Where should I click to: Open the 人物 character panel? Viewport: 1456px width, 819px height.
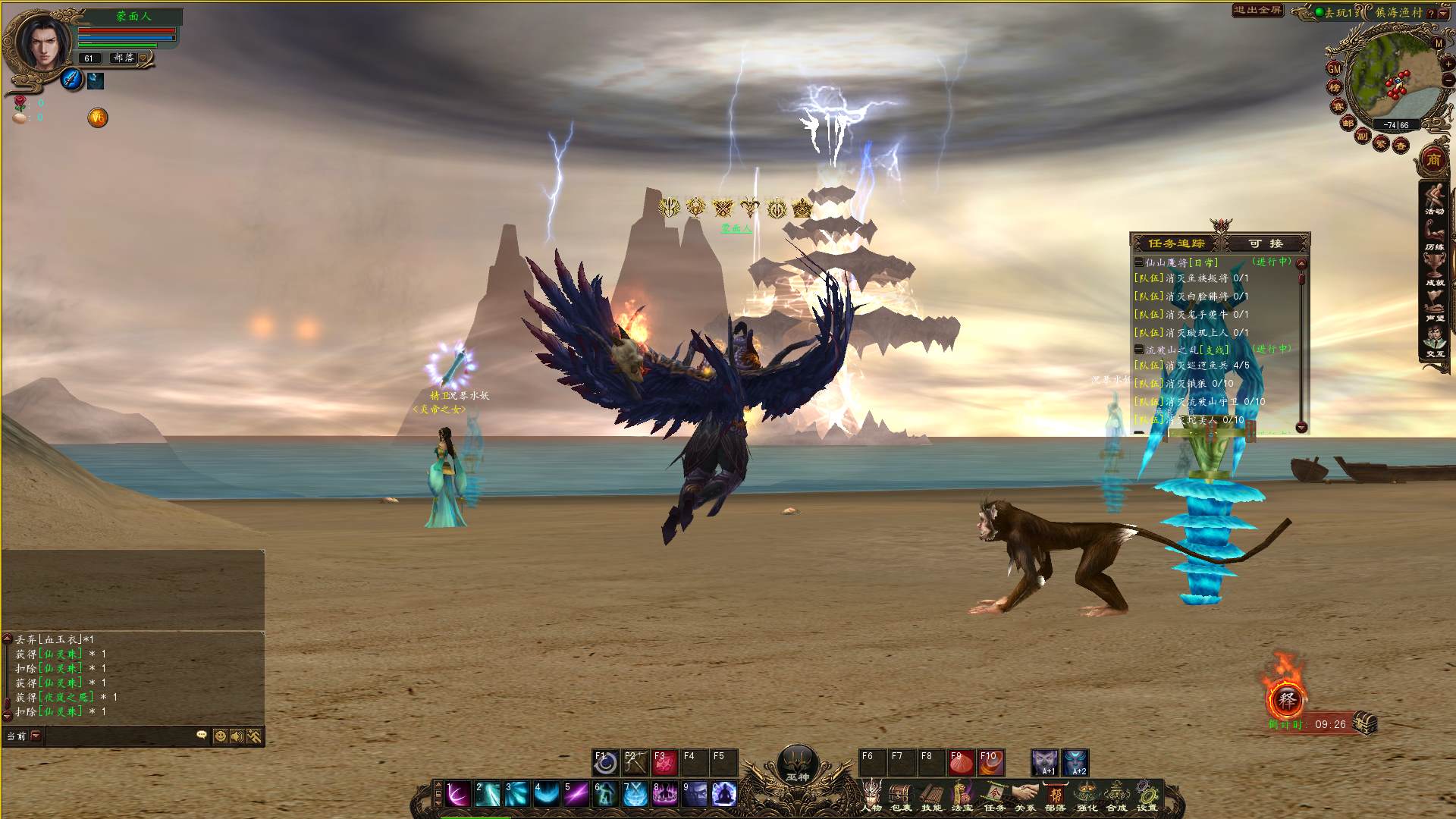(x=871, y=795)
